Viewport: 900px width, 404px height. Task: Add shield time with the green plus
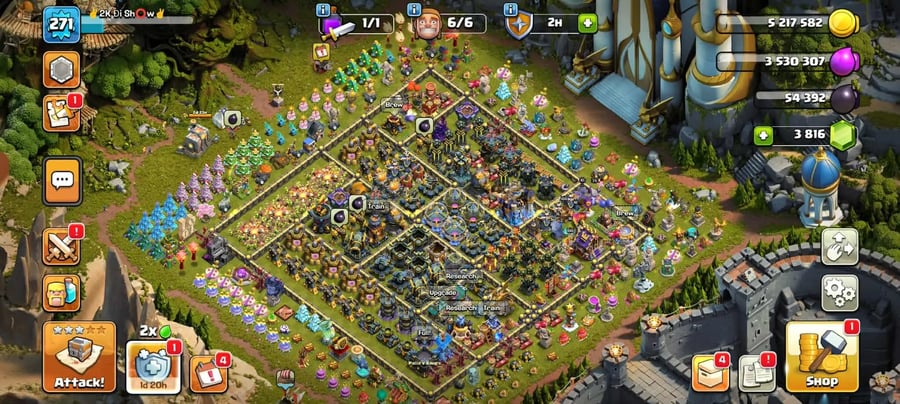coord(587,23)
